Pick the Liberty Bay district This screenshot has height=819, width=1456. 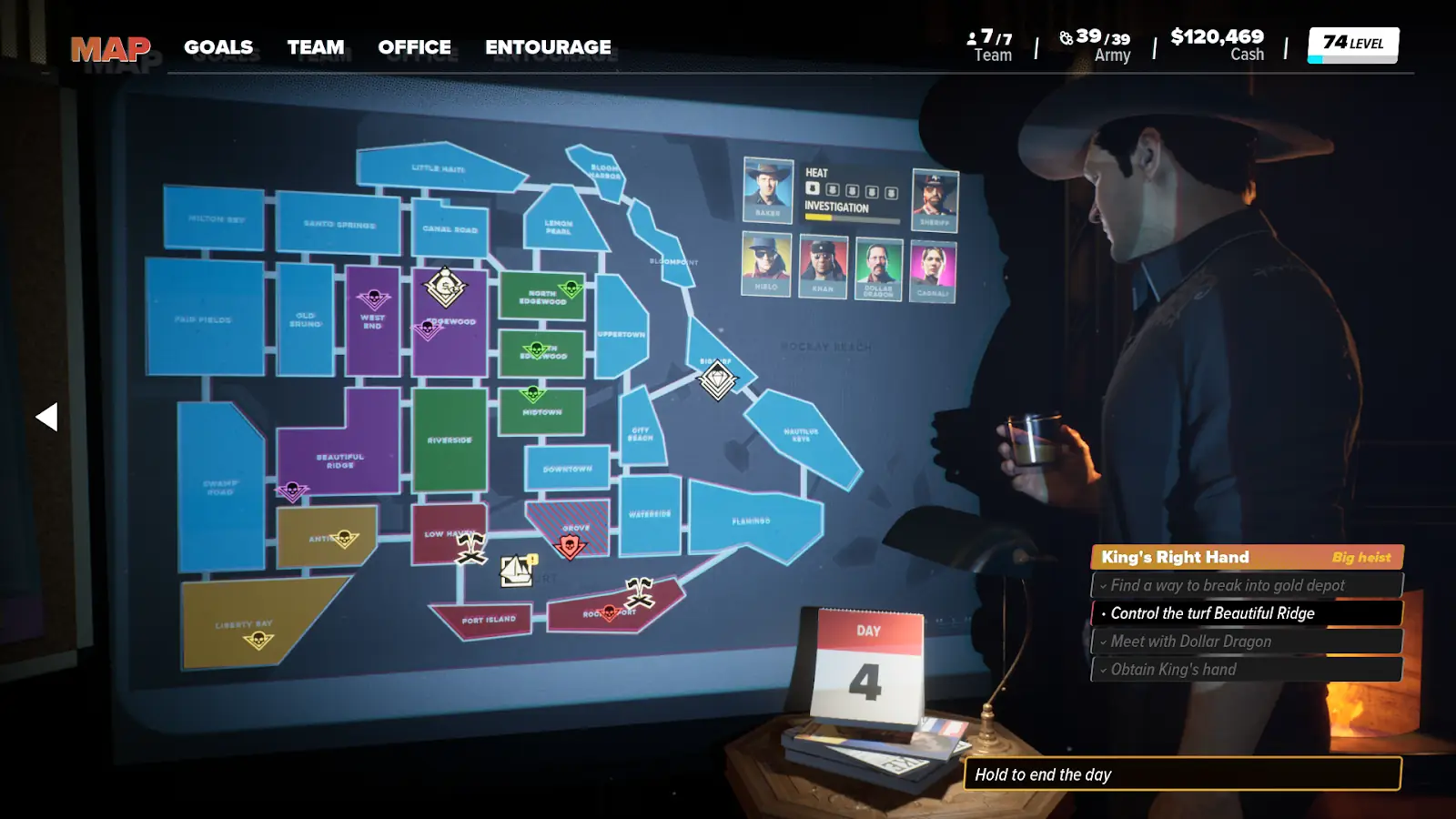tap(246, 622)
